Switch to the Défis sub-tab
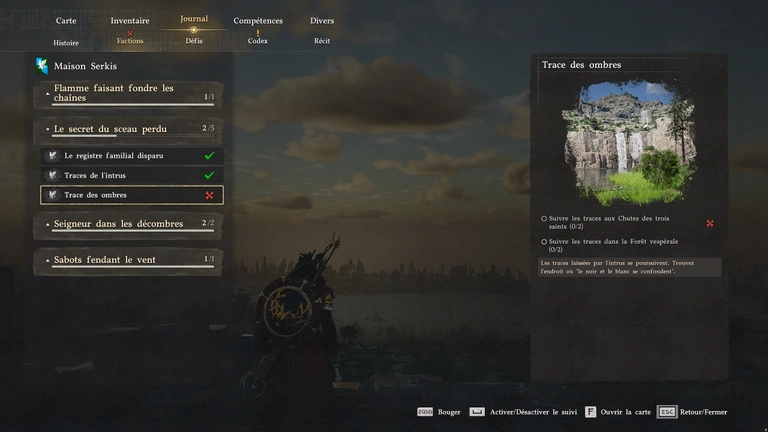Viewport: 768px width, 432px height. point(194,41)
